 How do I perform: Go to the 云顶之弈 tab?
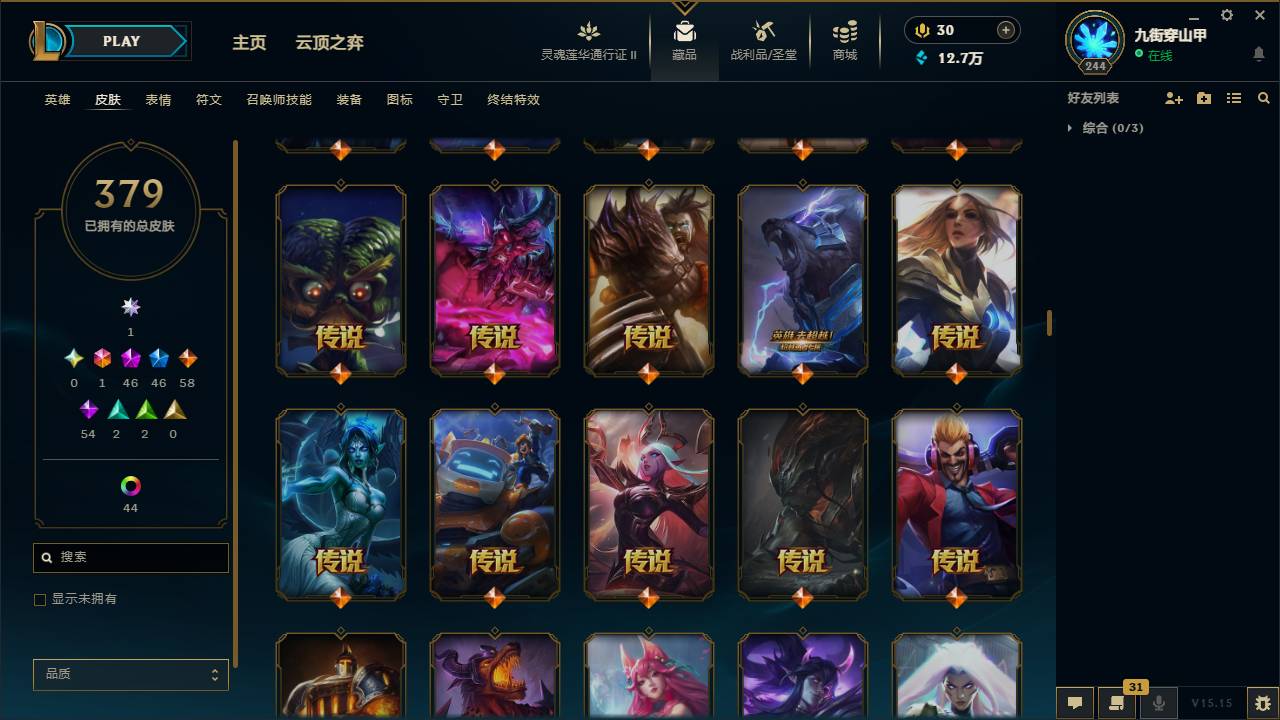pos(330,42)
